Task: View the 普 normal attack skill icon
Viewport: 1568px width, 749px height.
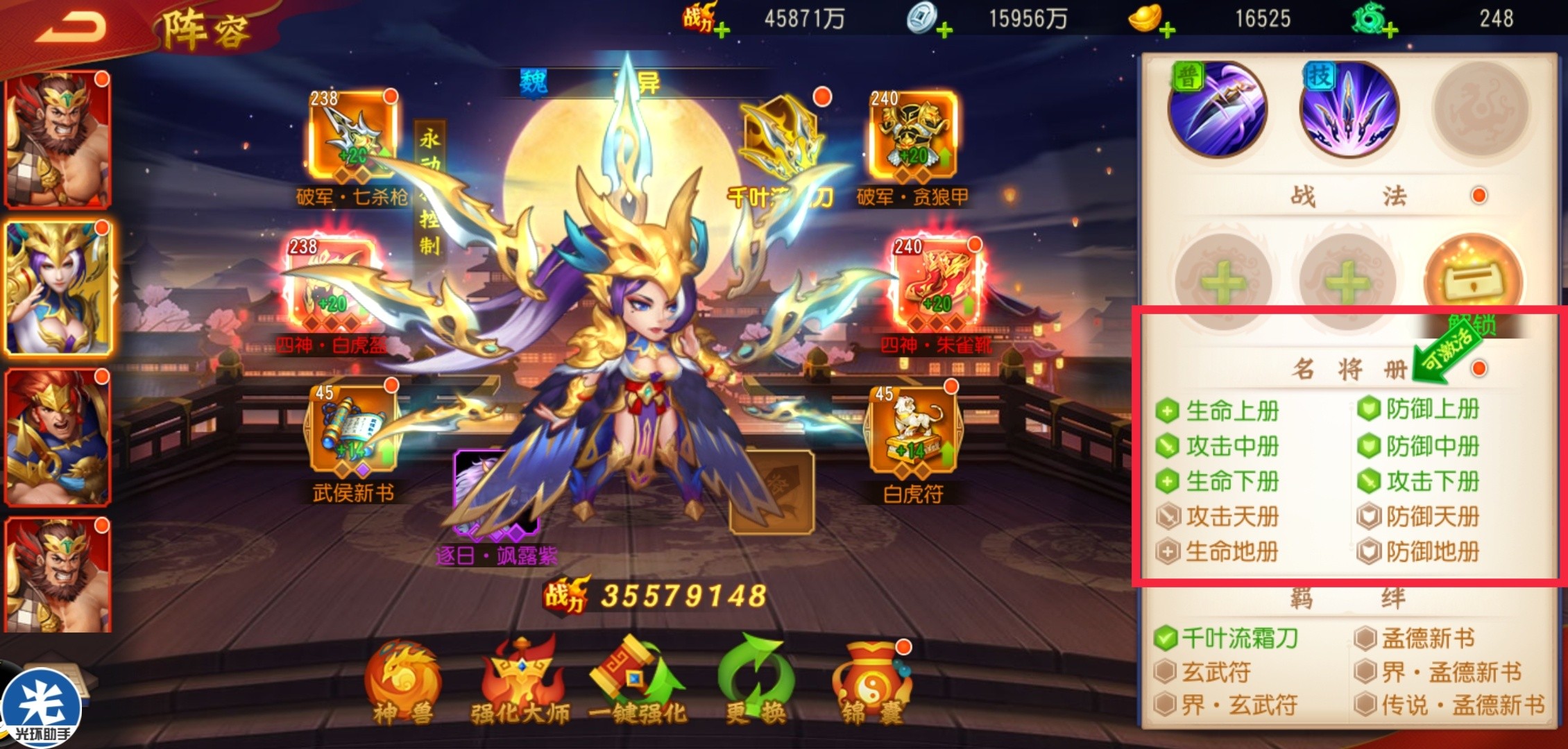Action: coord(1218,110)
